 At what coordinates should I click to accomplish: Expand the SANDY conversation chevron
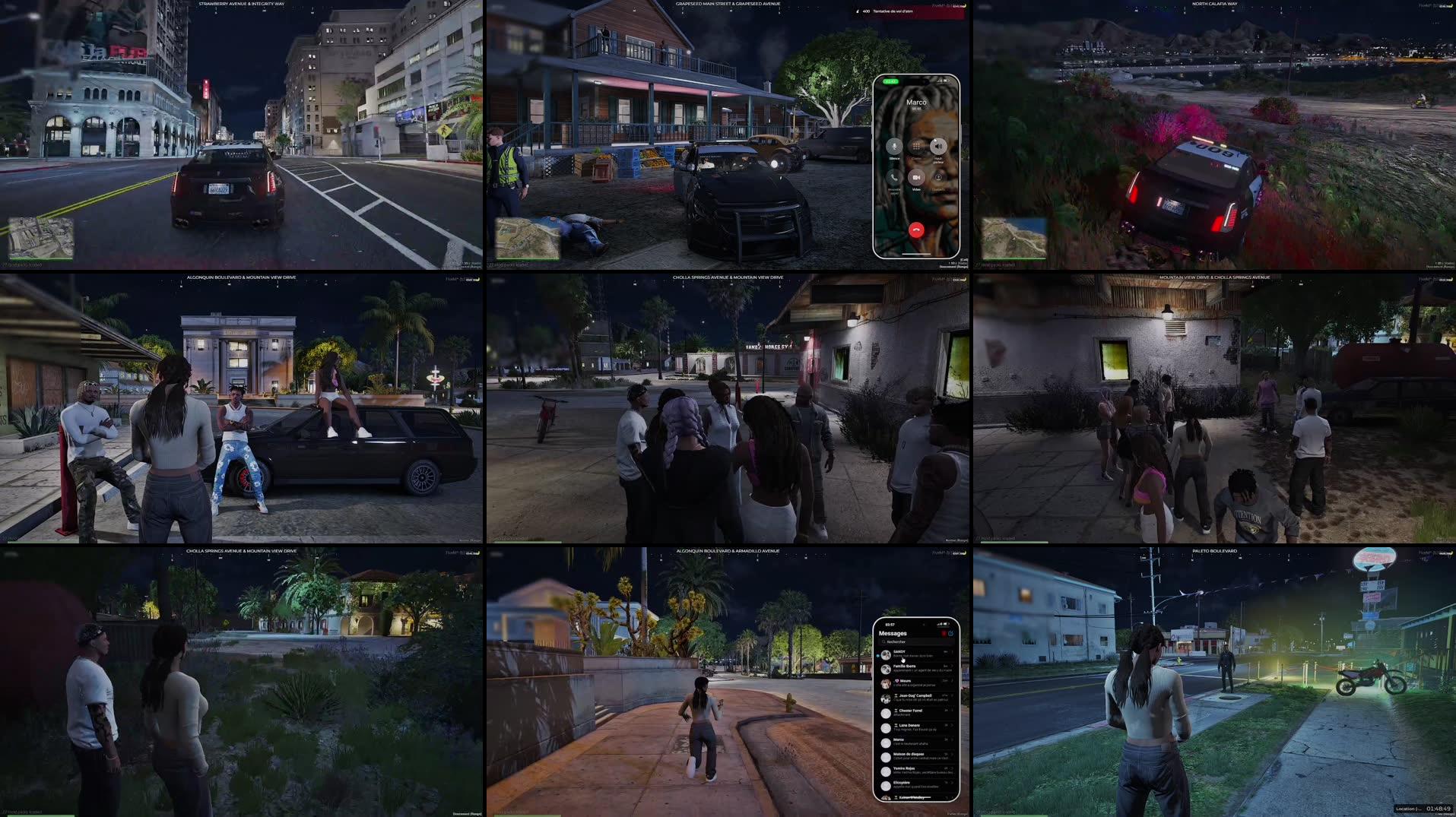point(952,654)
